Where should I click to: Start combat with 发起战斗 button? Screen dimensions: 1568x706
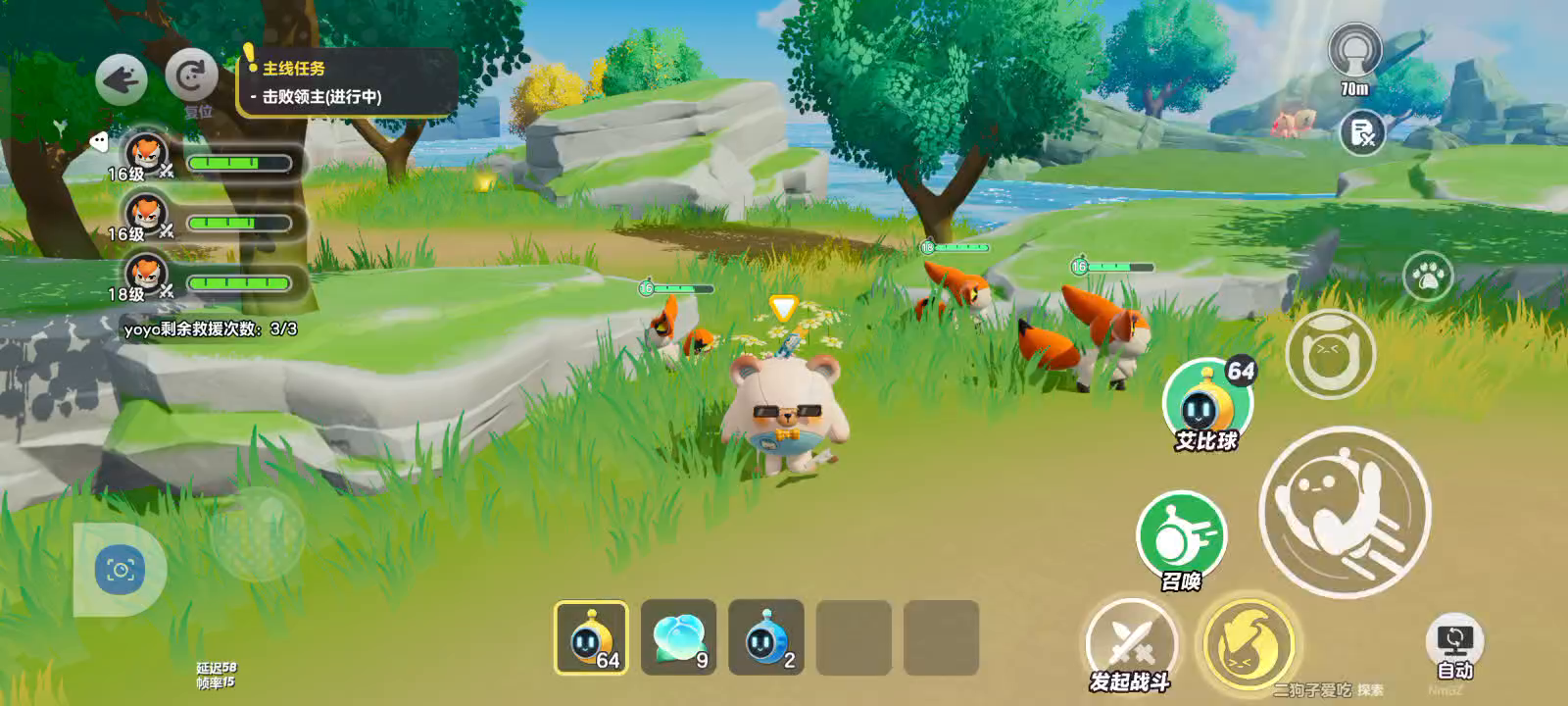click(1131, 646)
